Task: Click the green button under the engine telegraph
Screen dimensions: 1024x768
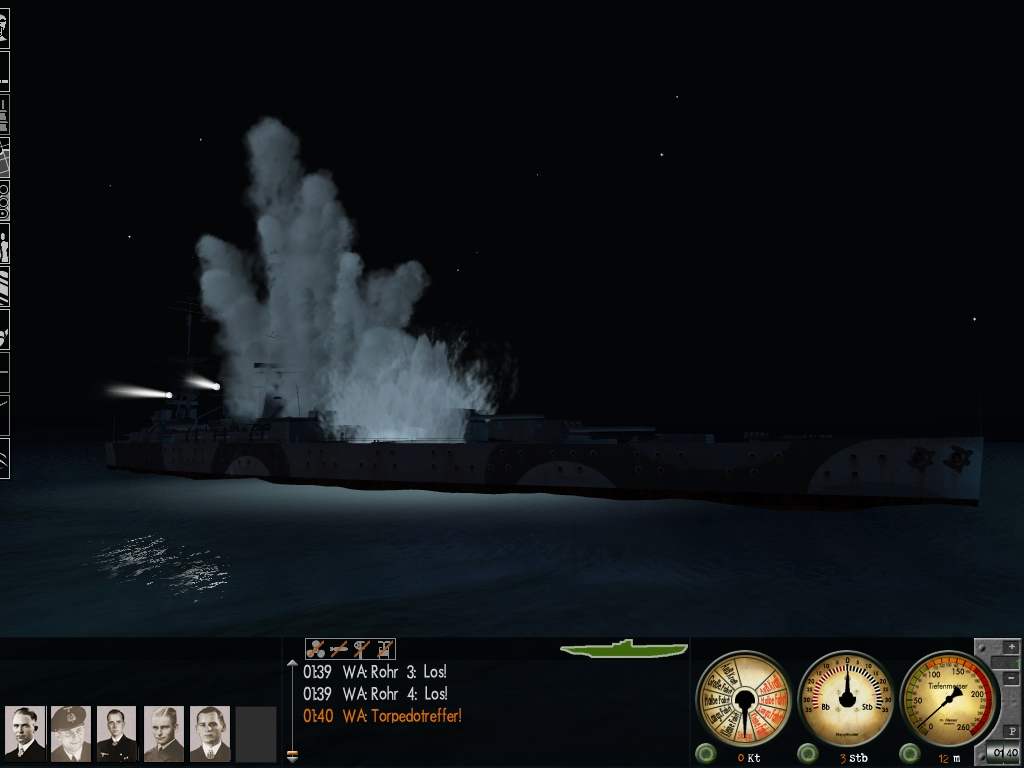Action: click(x=707, y=753)
